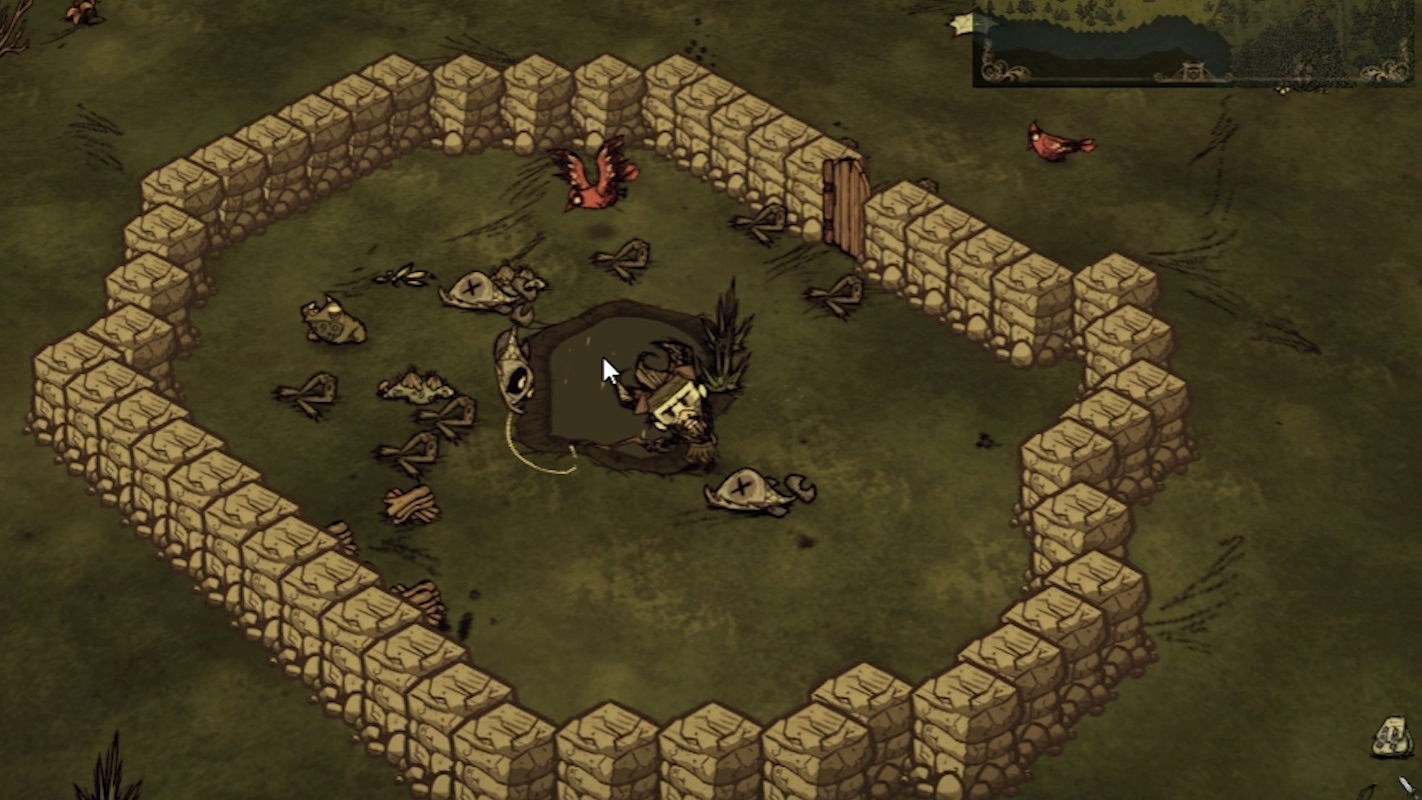Click the minimap in the top-right corner

pyautogui.click(x=1196, y=42)
